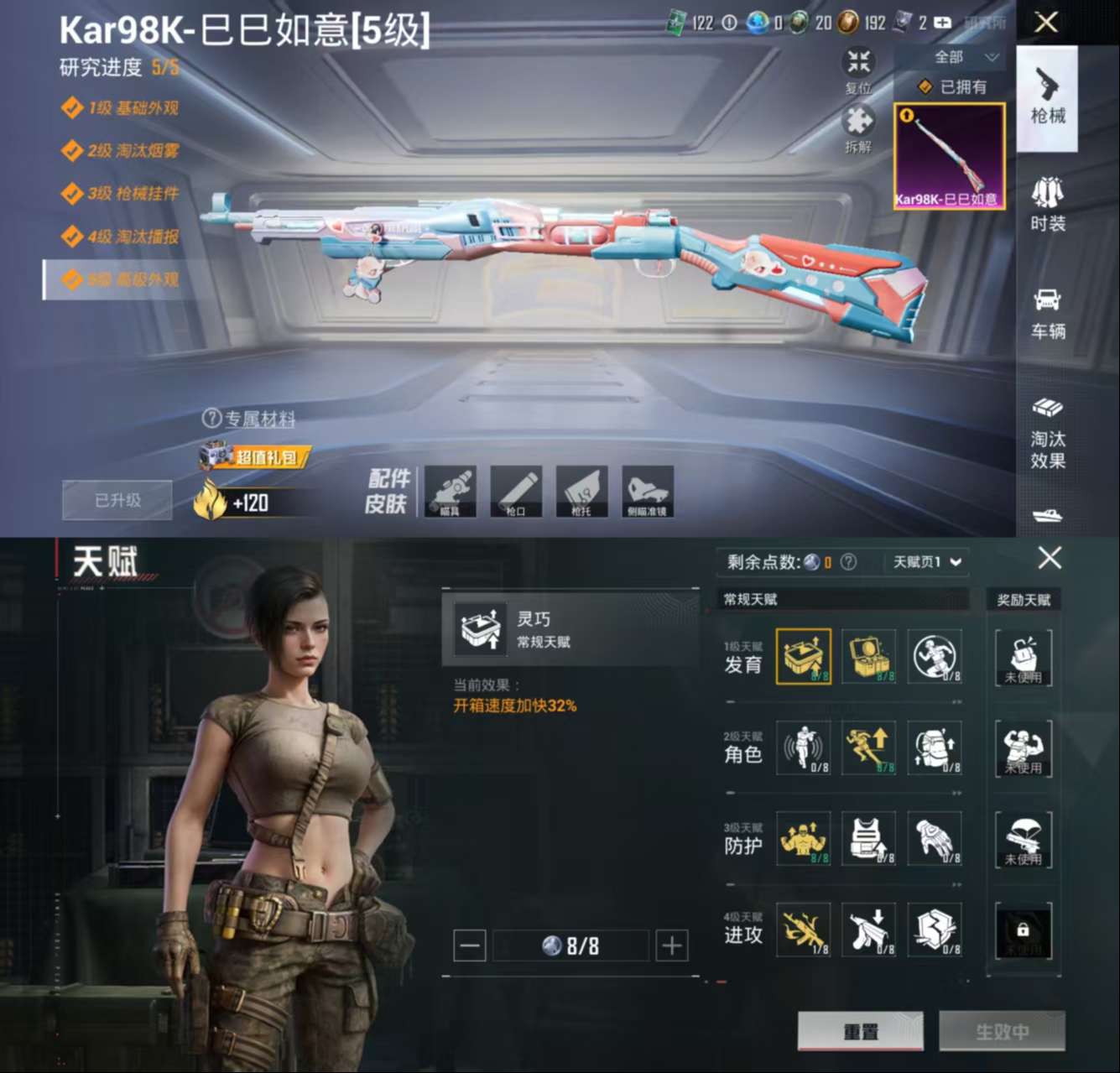
Task: Open the 时装 outfits tab
Action: point(1047,205)
